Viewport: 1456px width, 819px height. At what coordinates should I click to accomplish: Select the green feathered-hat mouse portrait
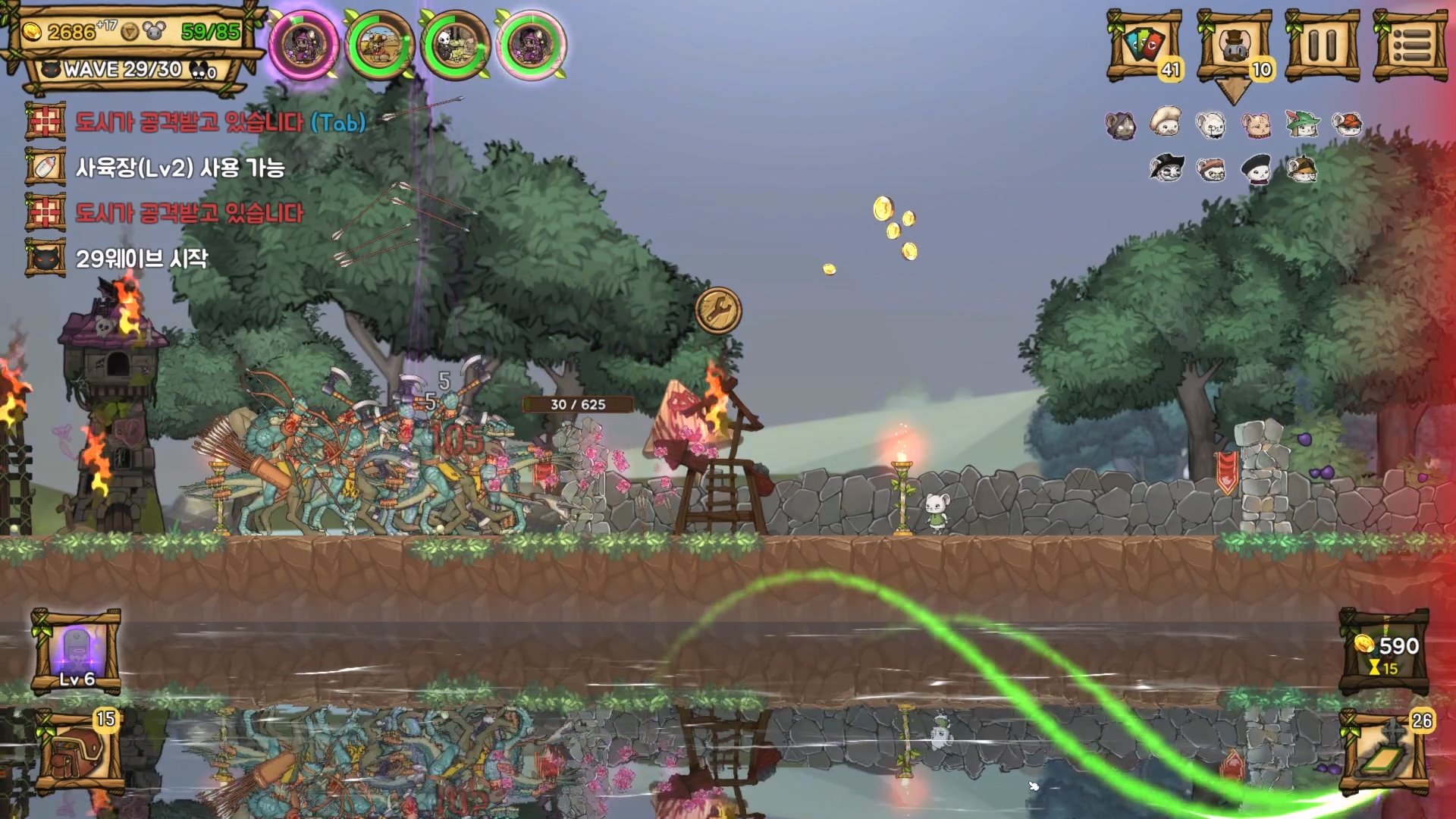point(1302,124)
